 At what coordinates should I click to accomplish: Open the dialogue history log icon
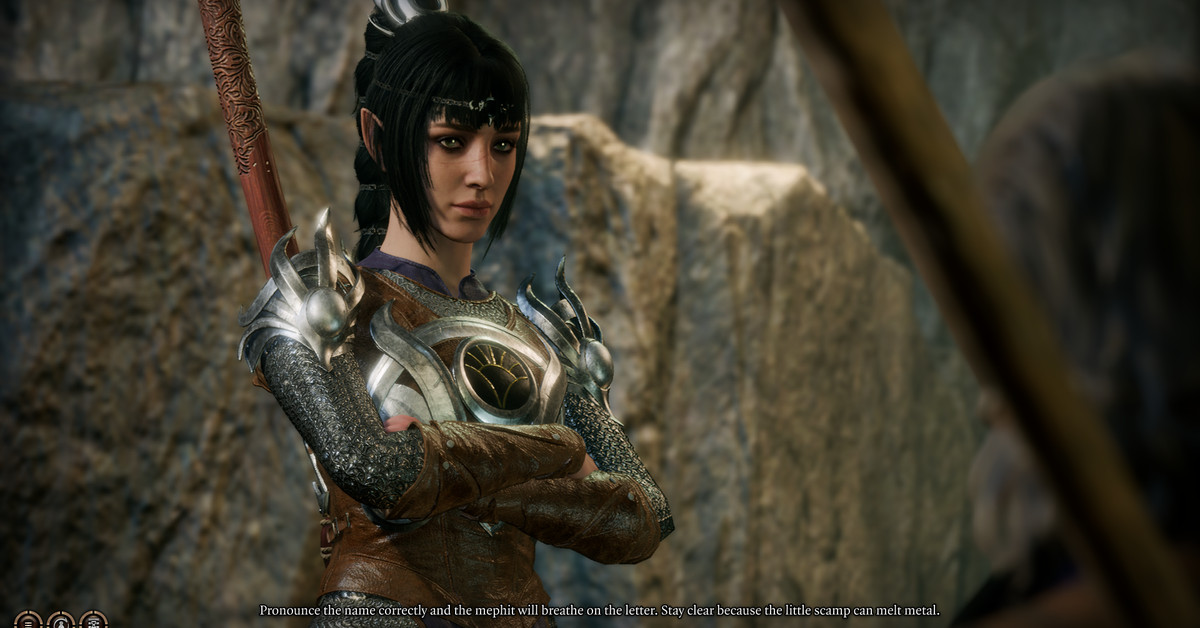point(28,621)
